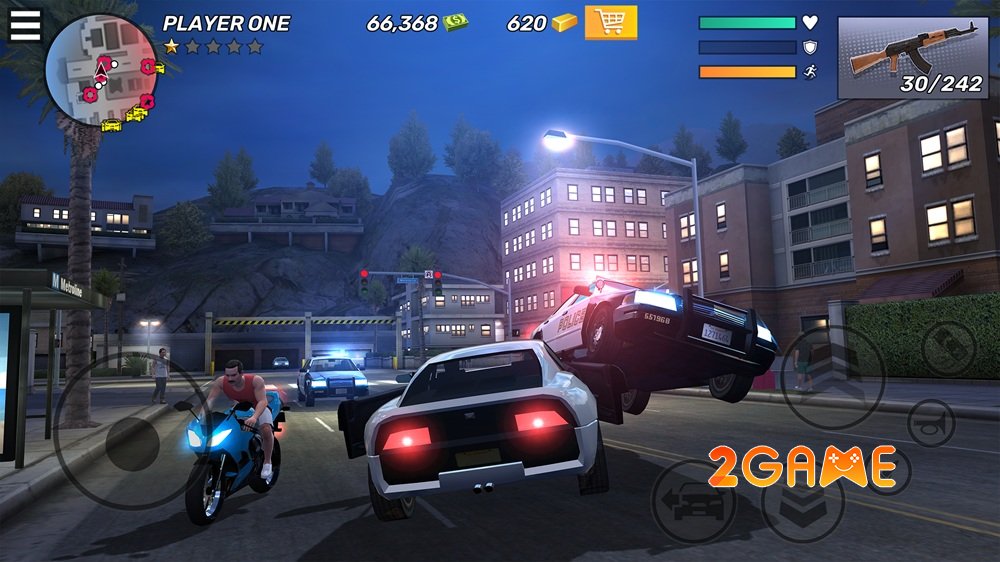Image resolution: width=1000 pixels, height=562 pixels.
Task: Tap the gold bars currency icon
Action: pos(565,22)
